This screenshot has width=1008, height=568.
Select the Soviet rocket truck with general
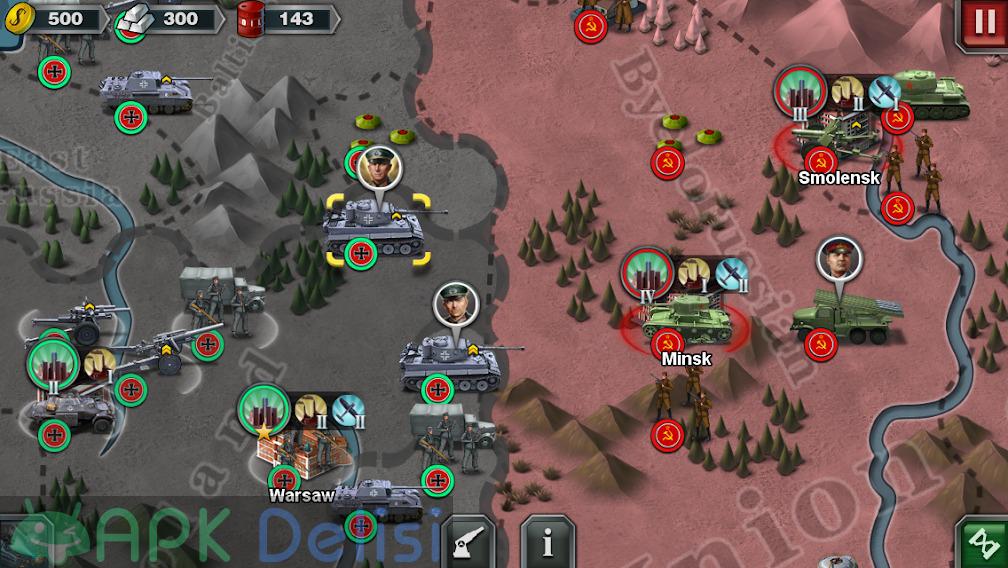[846, 313]
